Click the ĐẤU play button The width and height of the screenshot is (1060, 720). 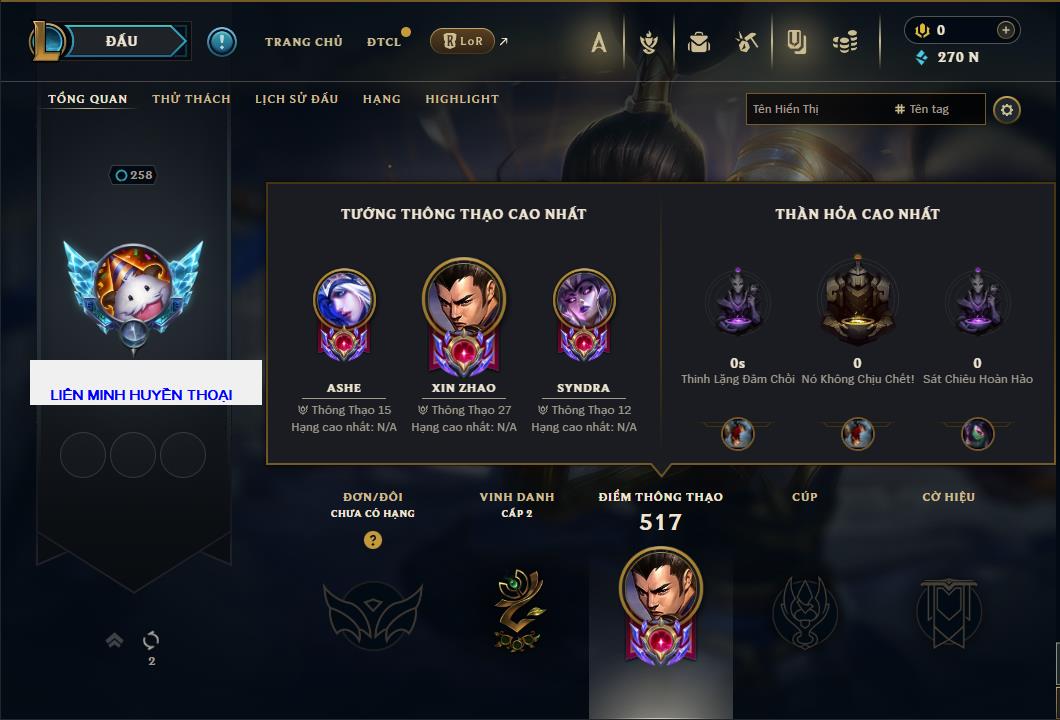(121, 41)
